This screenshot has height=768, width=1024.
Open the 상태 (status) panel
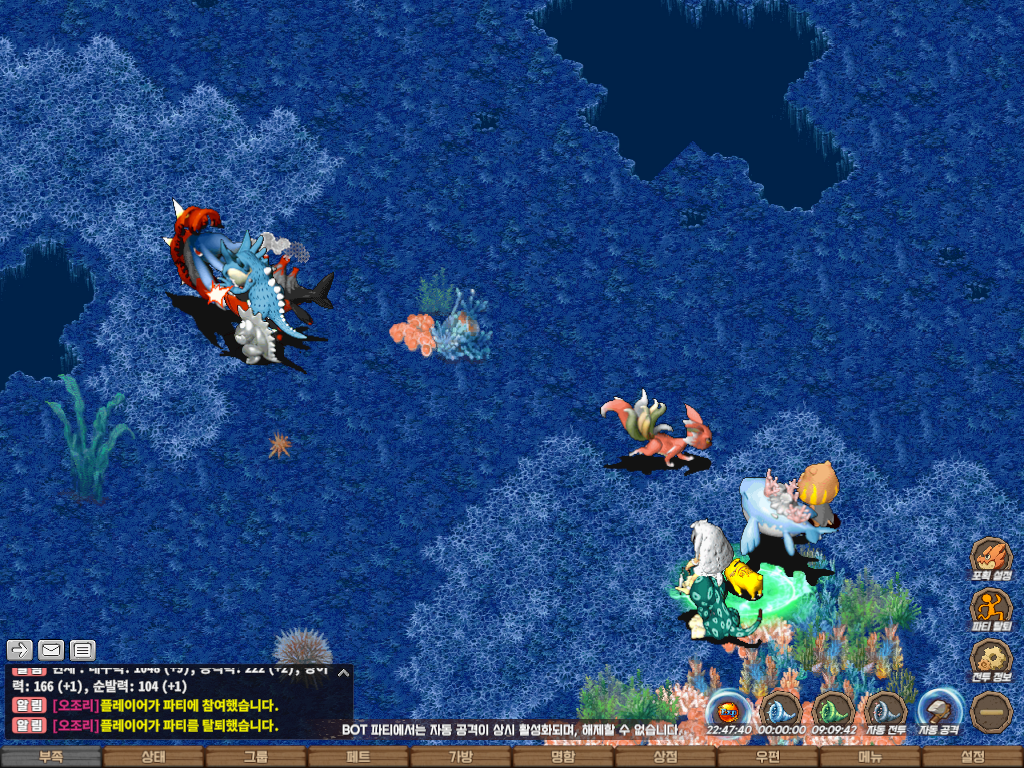tap(153, 757)
